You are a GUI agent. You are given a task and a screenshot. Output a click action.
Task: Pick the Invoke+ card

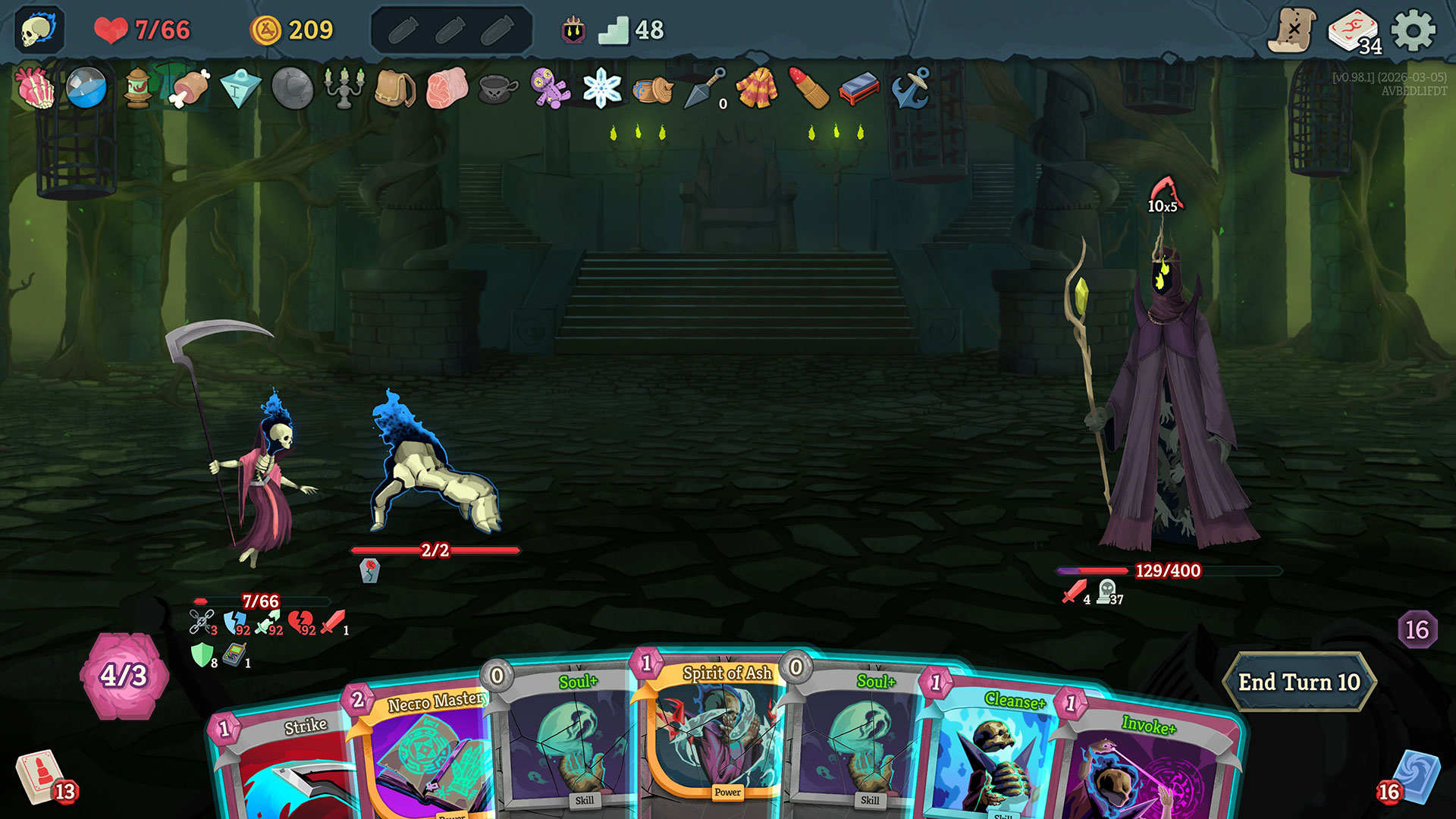coord(1145,766)
